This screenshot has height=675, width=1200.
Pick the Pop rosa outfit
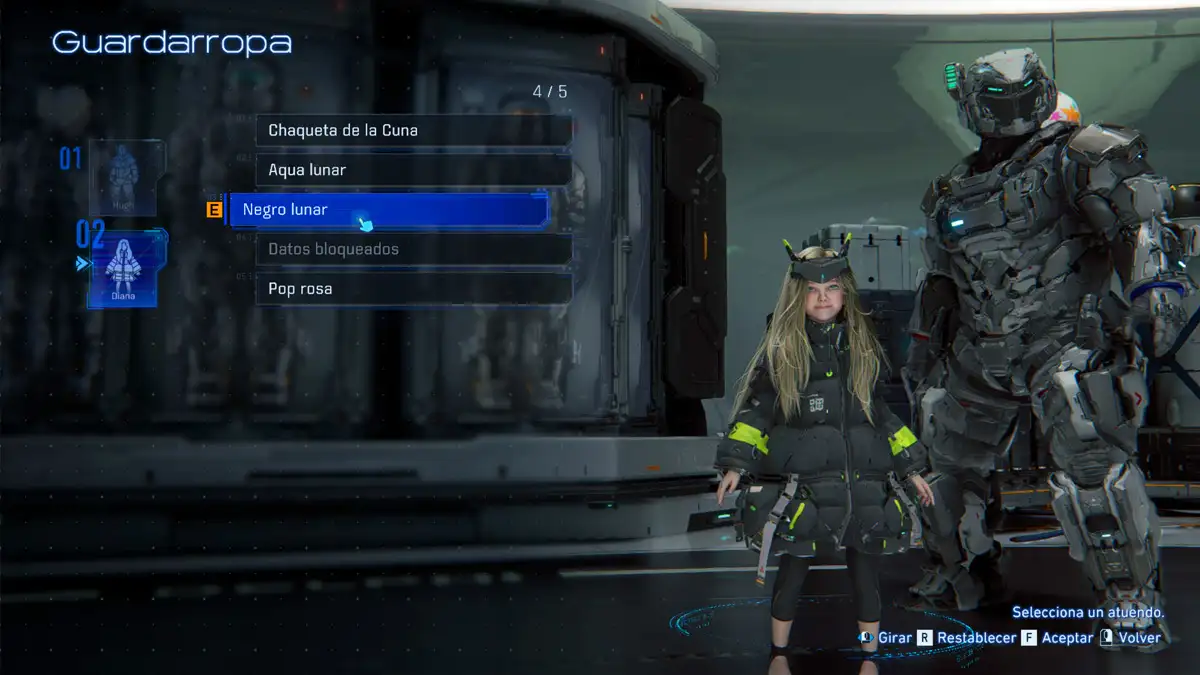(x=413, y=289)
